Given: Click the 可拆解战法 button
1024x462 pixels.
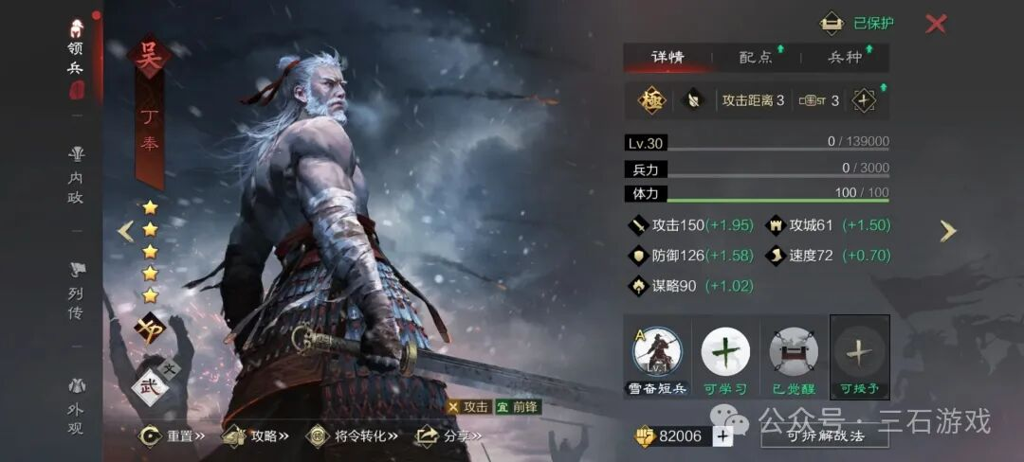Looking at the screenshot, I should tap(824, 435).
